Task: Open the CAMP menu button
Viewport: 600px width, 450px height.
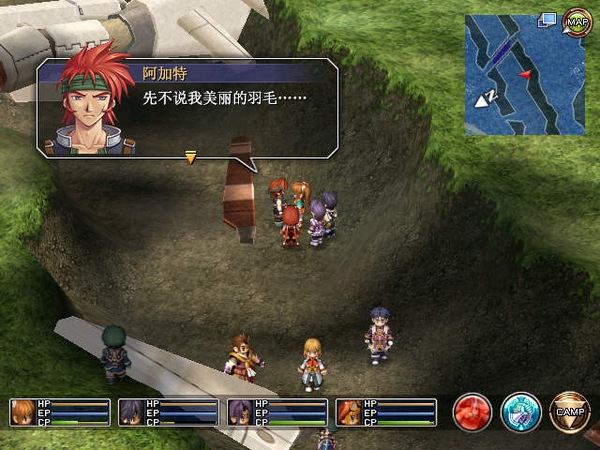Action: coord(569,412)
